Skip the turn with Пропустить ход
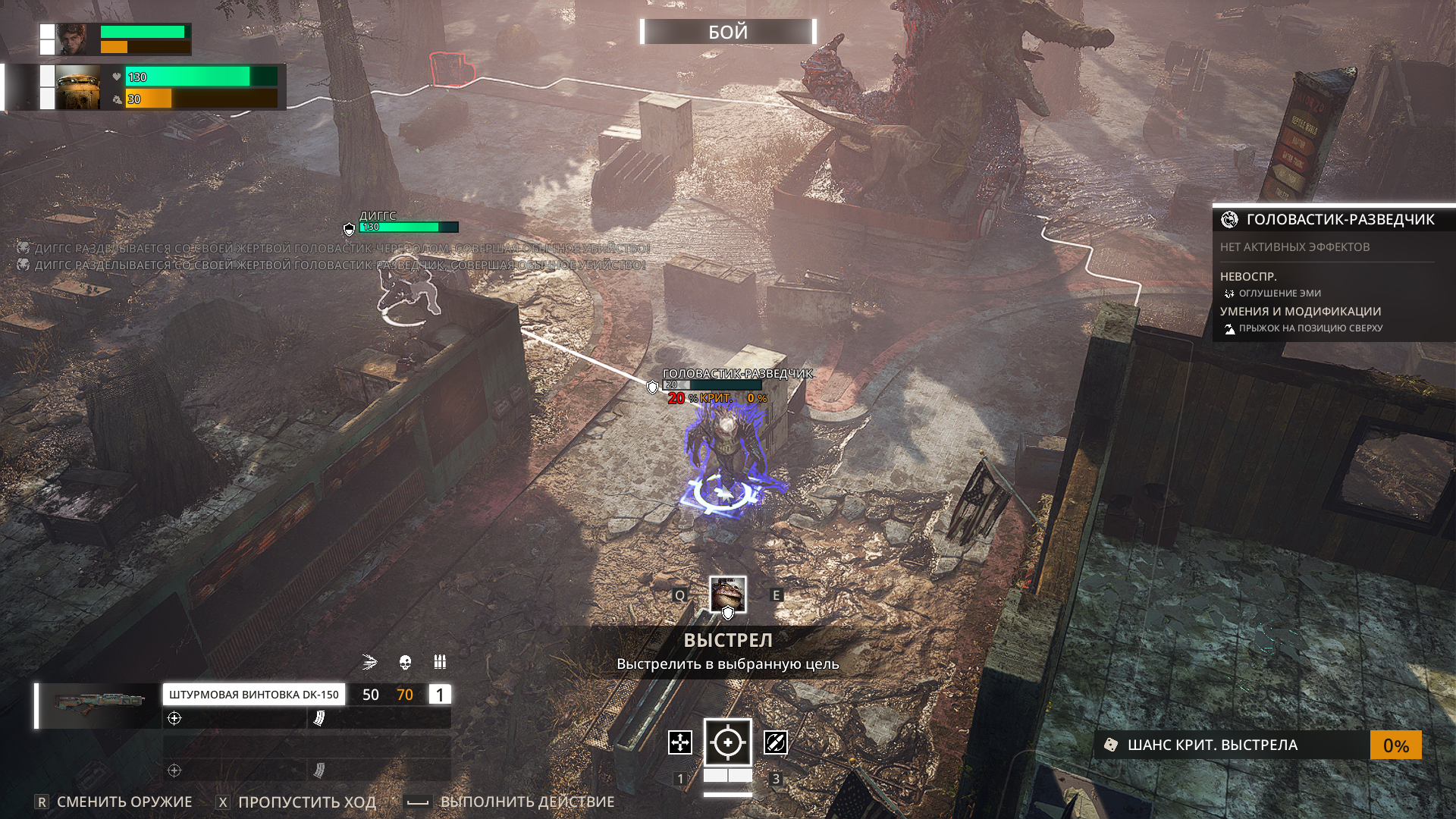1456x819 pixels. pos(306,802)
